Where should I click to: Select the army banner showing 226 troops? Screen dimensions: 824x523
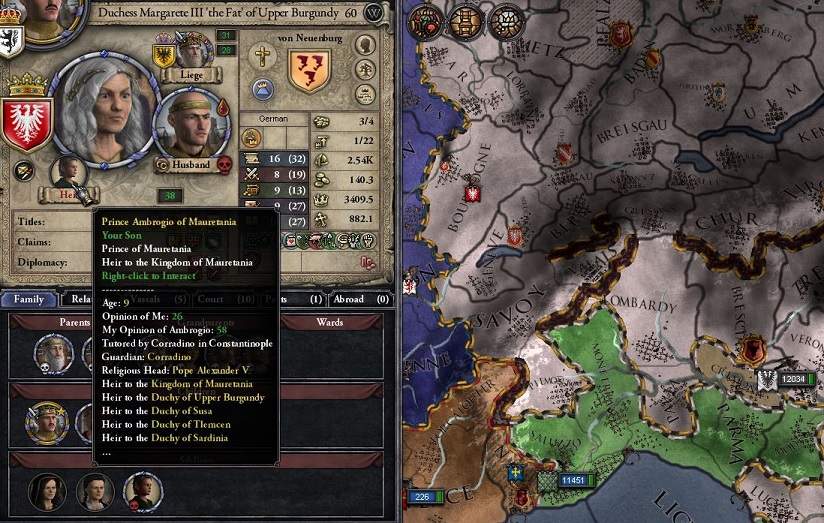(421, 495)
